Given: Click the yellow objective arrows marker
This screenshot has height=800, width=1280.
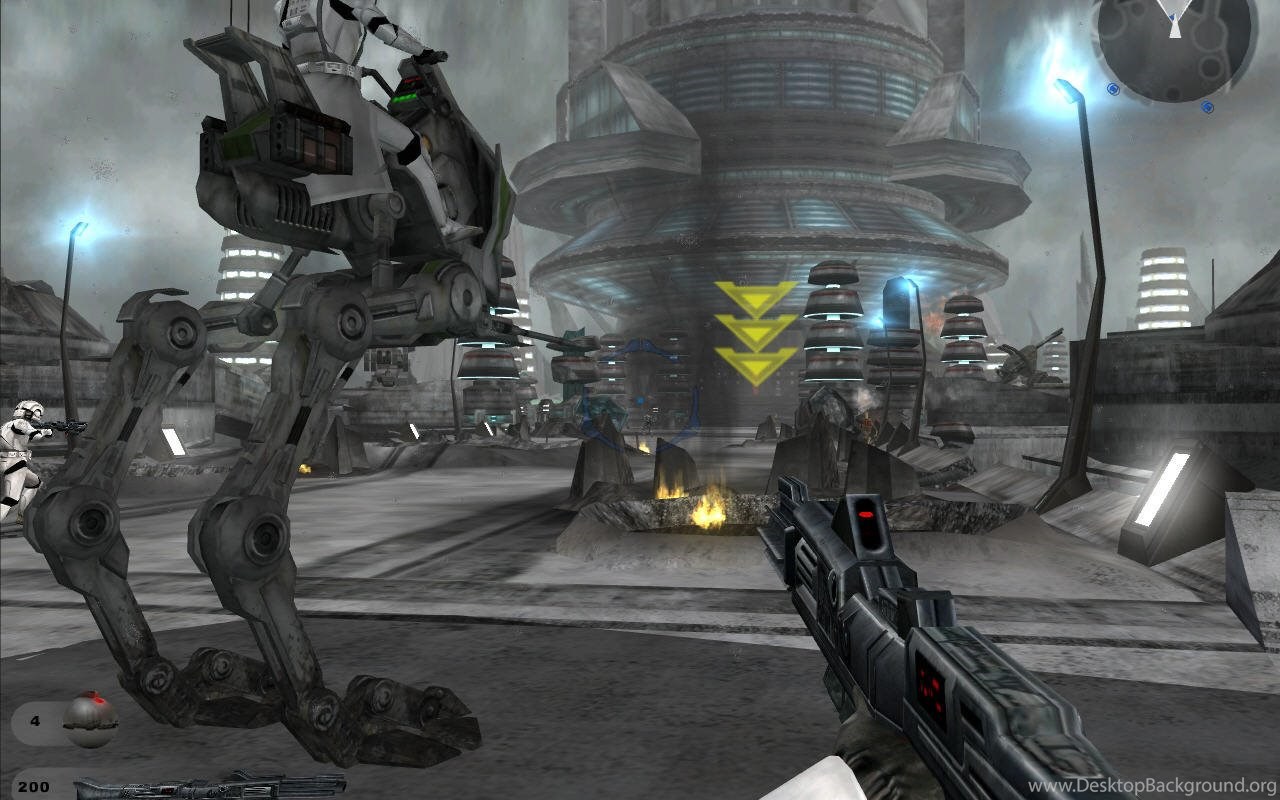Looking at the screenshot, I should (756, 333).
